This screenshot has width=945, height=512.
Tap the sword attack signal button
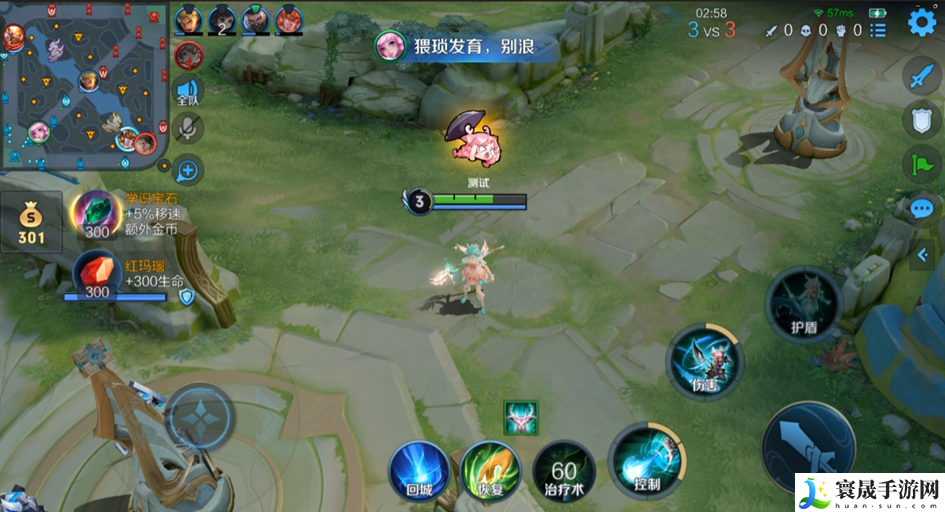click(922, 76)
